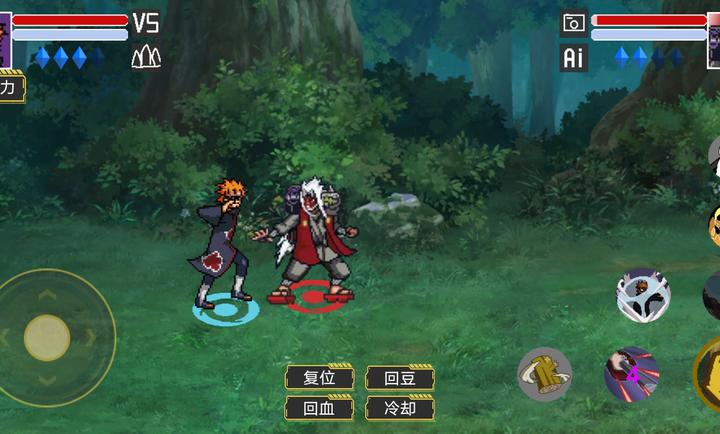Click the VS mode button
Viewport: 720px width, 434px height.
coord(146,22)
